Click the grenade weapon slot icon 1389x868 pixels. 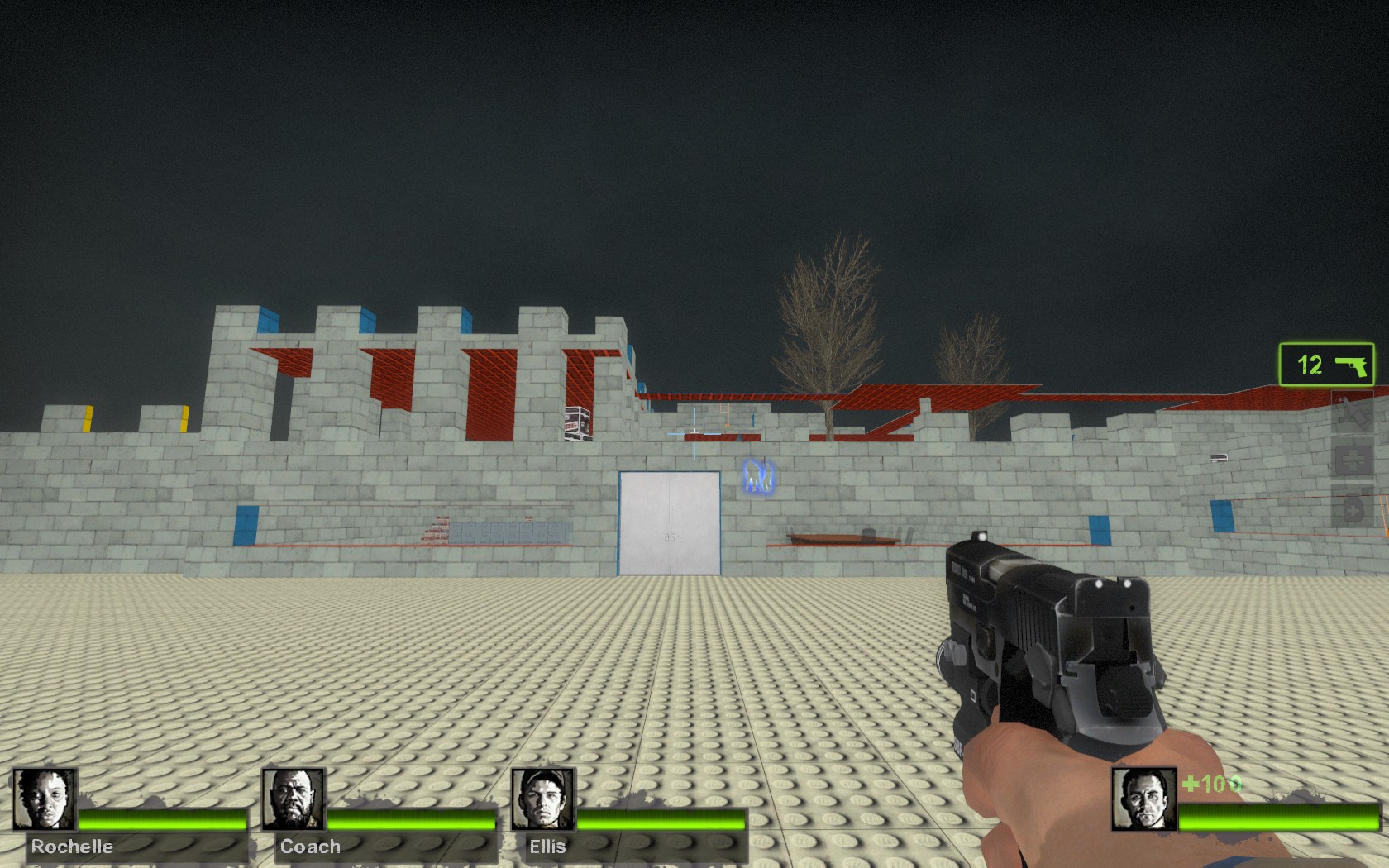1353,413
